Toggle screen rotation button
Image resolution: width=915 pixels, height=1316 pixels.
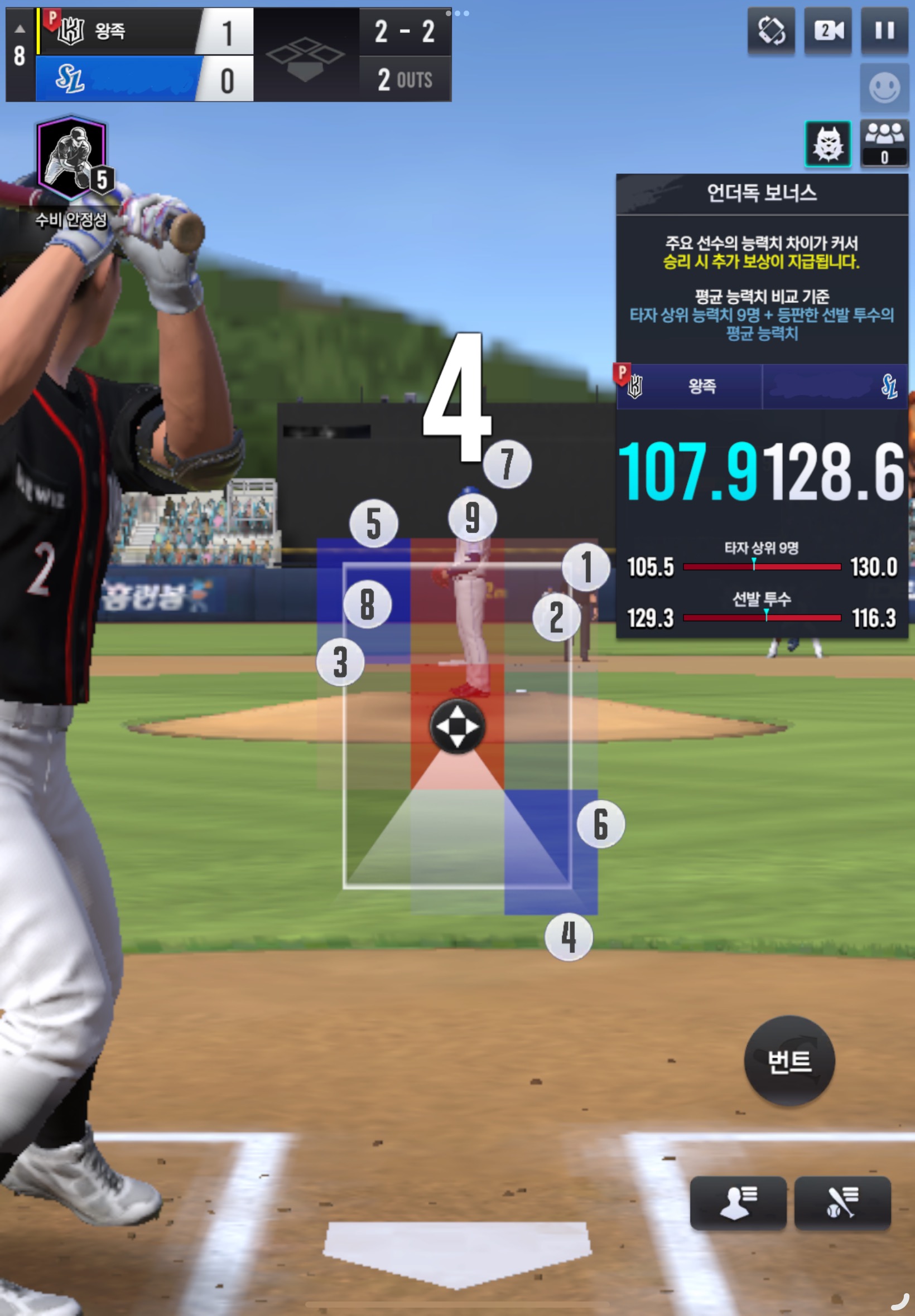(771, 31)
